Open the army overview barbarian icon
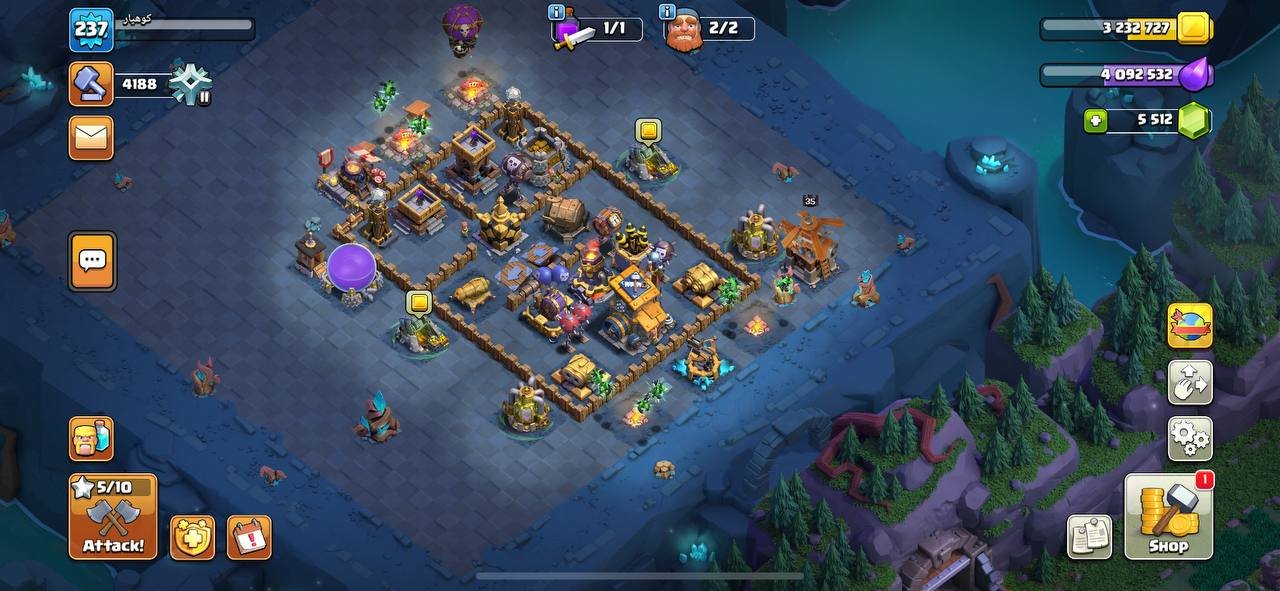Image resolution: width=1280 pixels, height=591 pixels. 91,438
